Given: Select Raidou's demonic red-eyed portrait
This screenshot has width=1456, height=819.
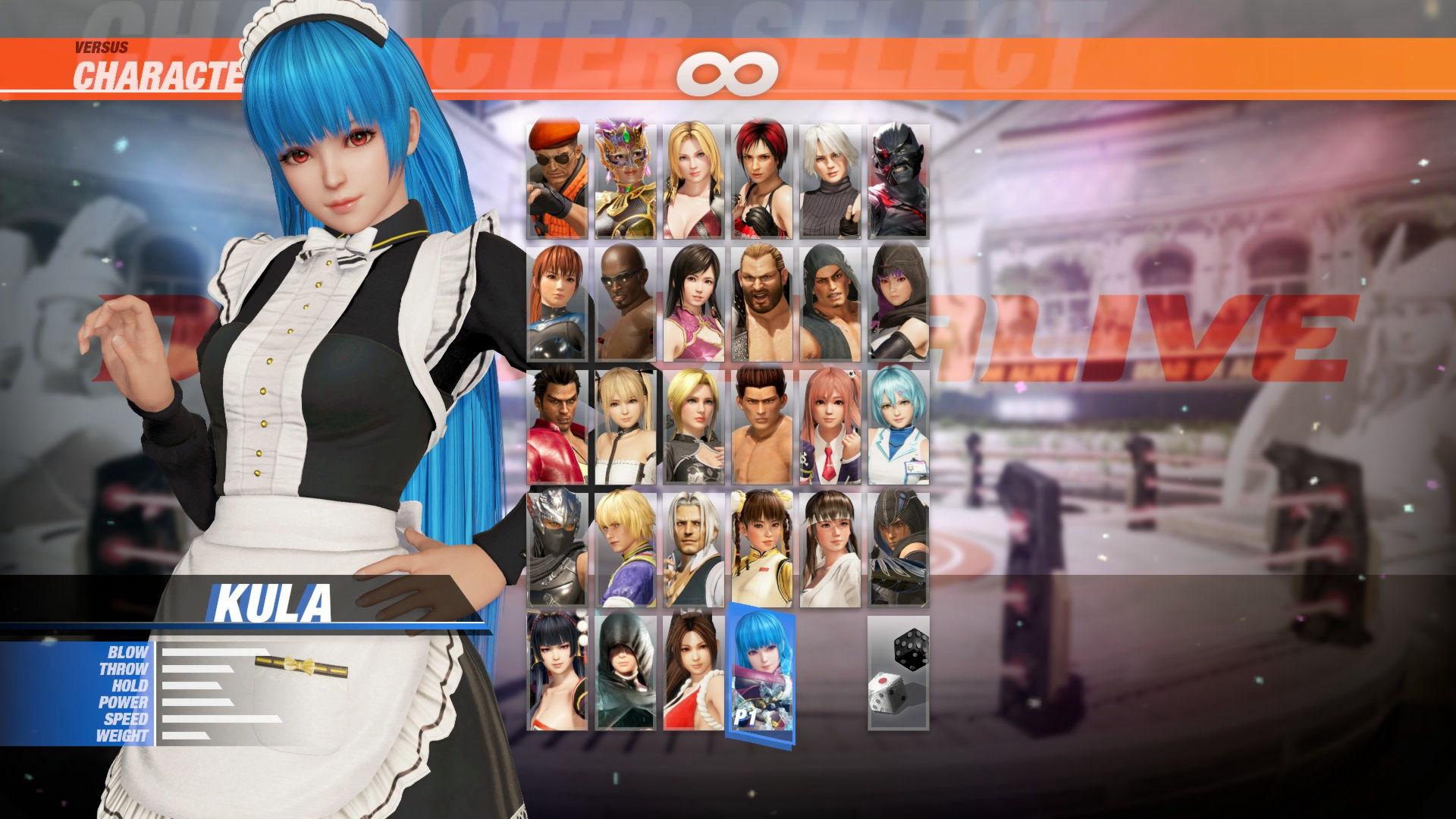Looking at the screenshot, I should 899,178.
